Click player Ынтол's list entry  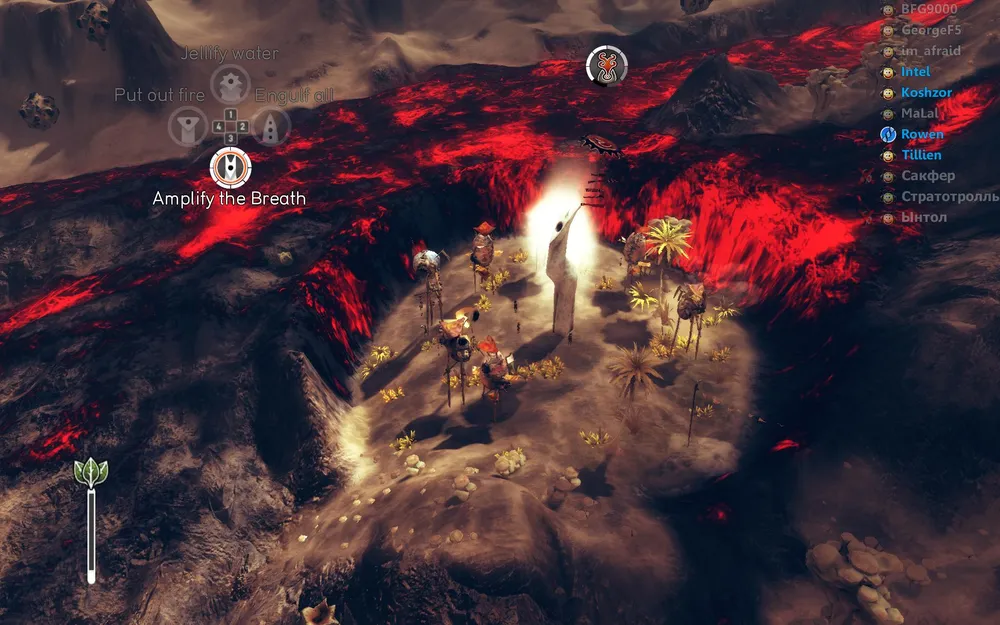coord(923,217)
